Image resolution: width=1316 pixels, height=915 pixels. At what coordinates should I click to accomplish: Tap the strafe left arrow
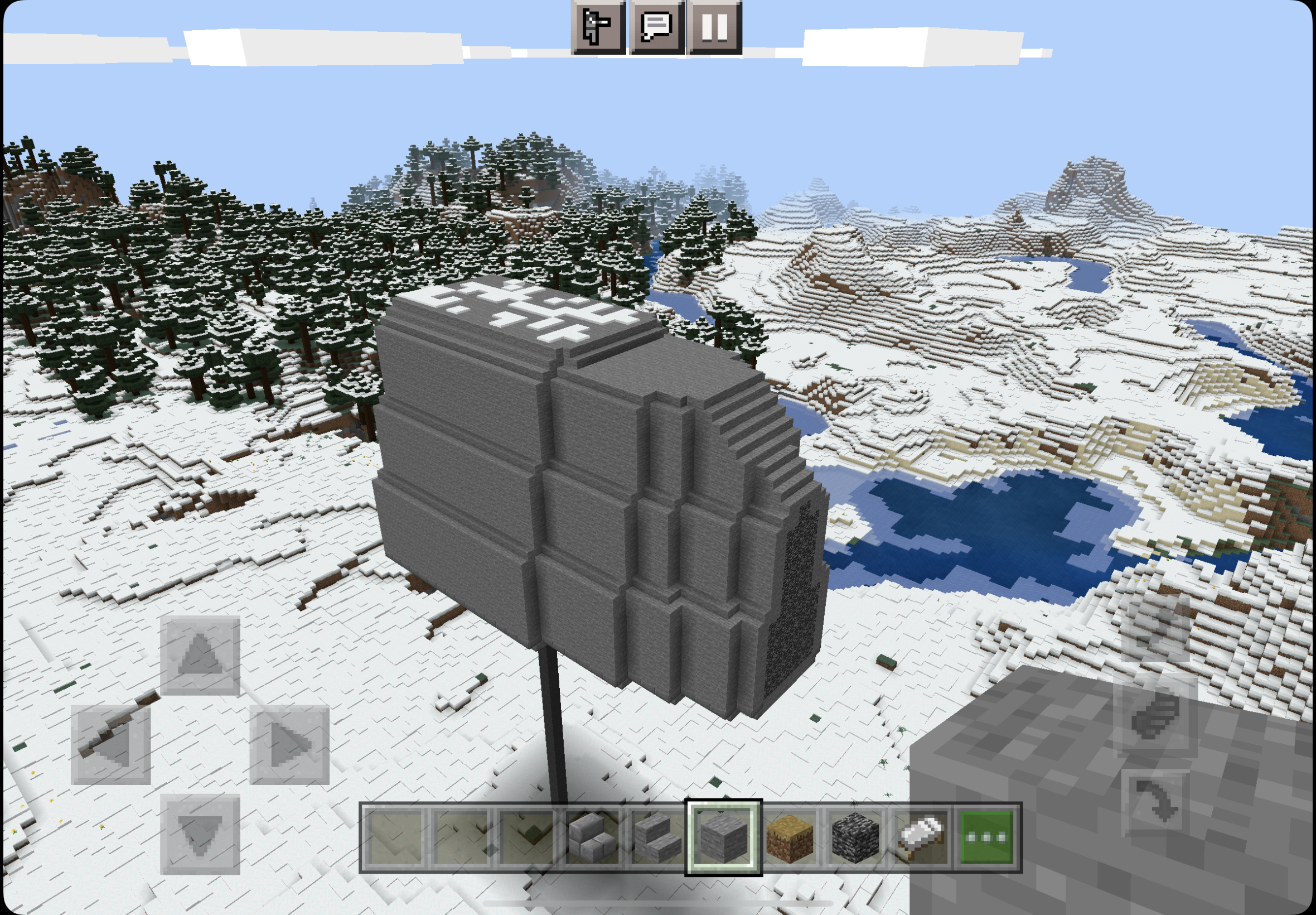110,744
